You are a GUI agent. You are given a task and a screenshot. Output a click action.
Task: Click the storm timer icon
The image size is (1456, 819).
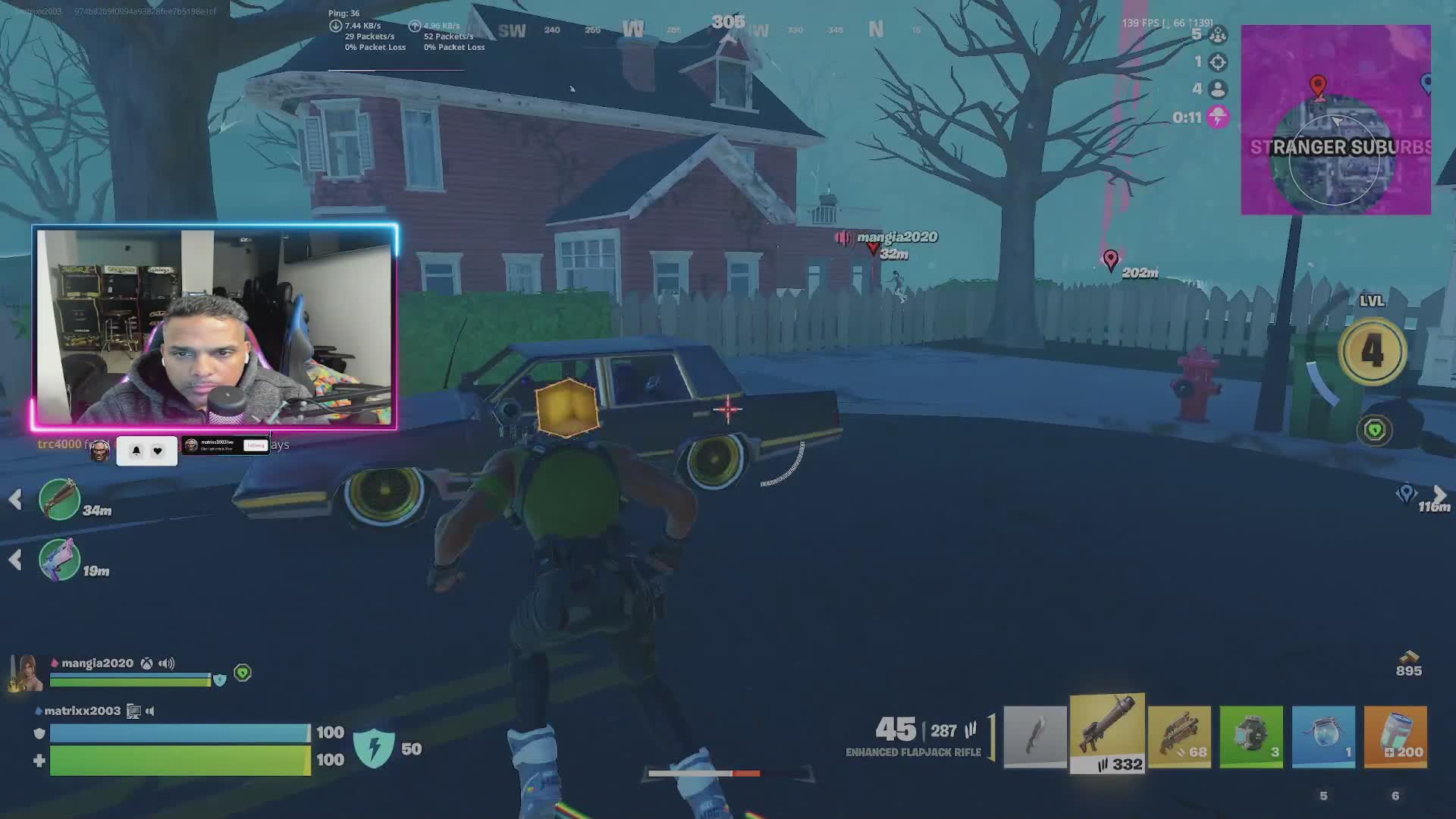point(1218,118)
